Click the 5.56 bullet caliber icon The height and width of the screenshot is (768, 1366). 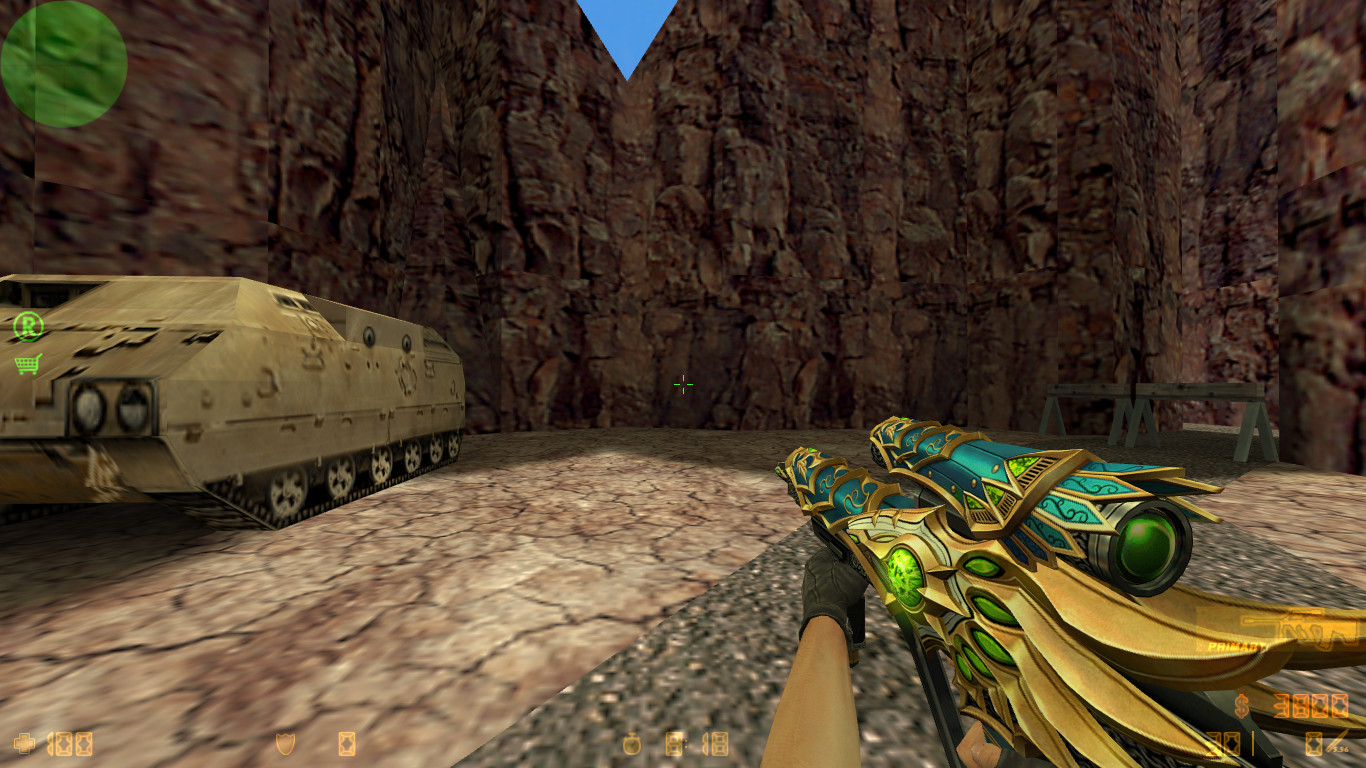[x=1336, y=744]
